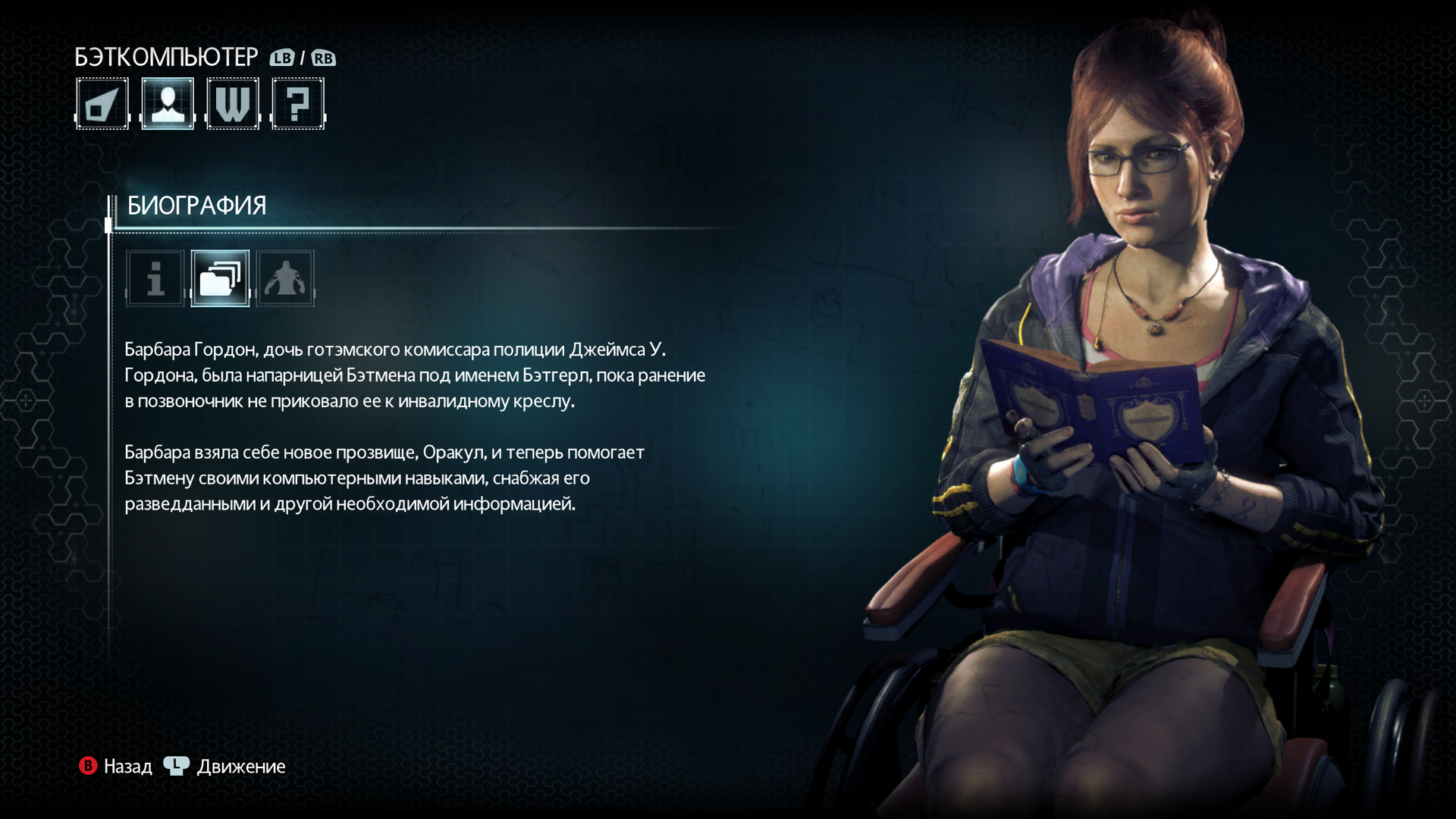
Task: Open the map tab with the angled shape icon
Action: click(102, 104)
